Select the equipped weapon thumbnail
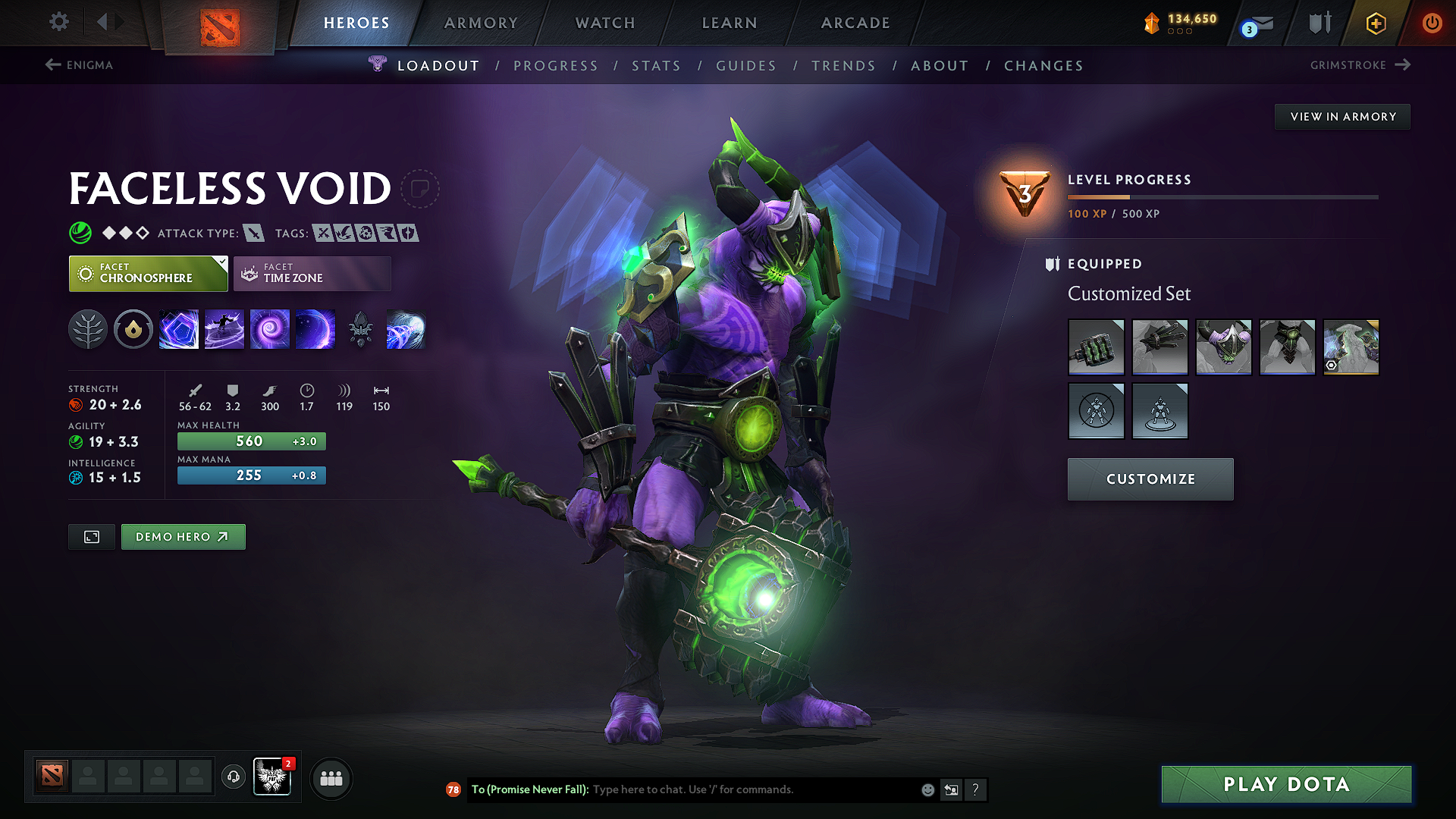Image resolution: width=1456 pixels, height=819 pixels. click(x=1096, y=347)
